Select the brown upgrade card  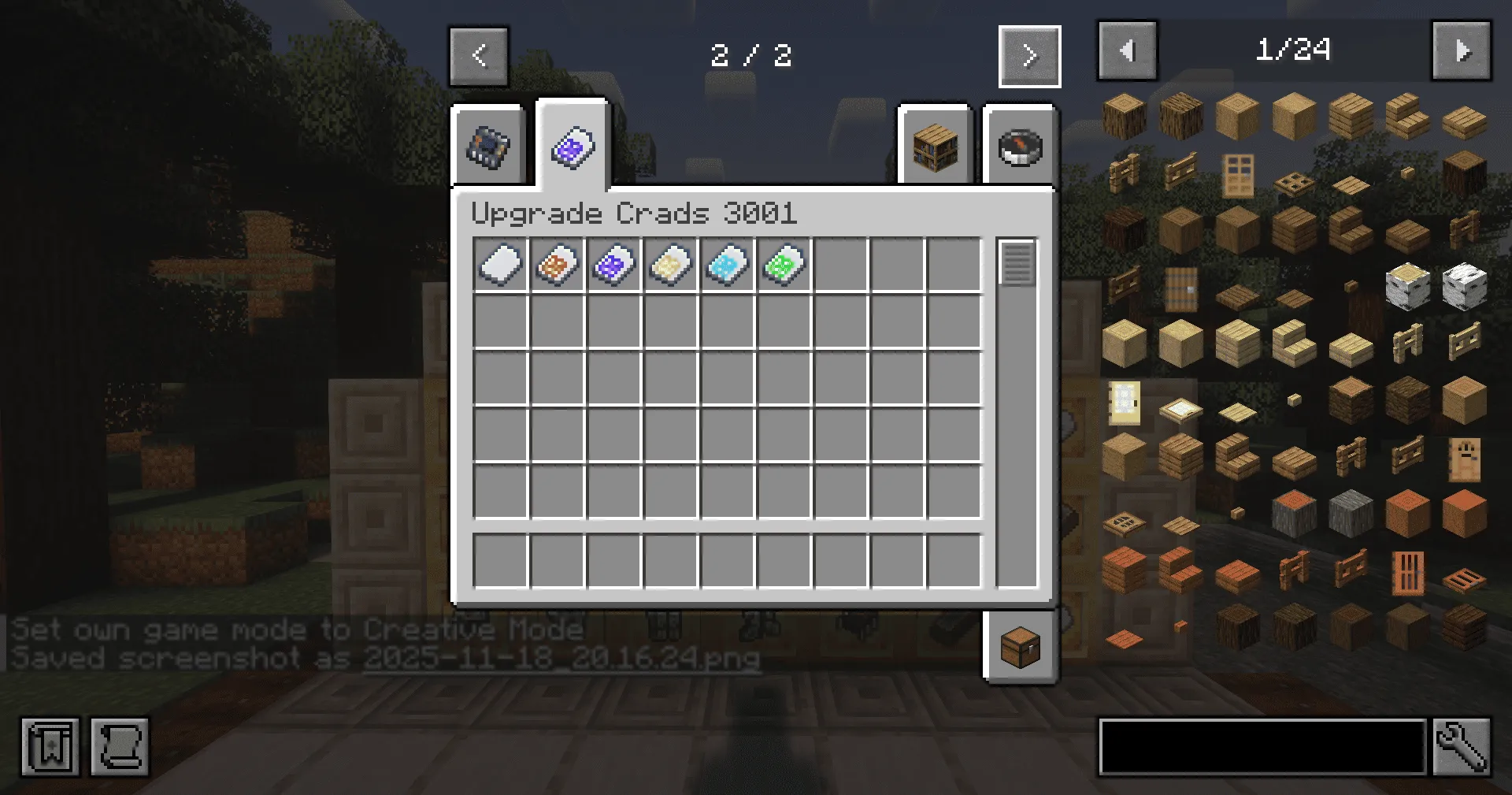point(558,266)
